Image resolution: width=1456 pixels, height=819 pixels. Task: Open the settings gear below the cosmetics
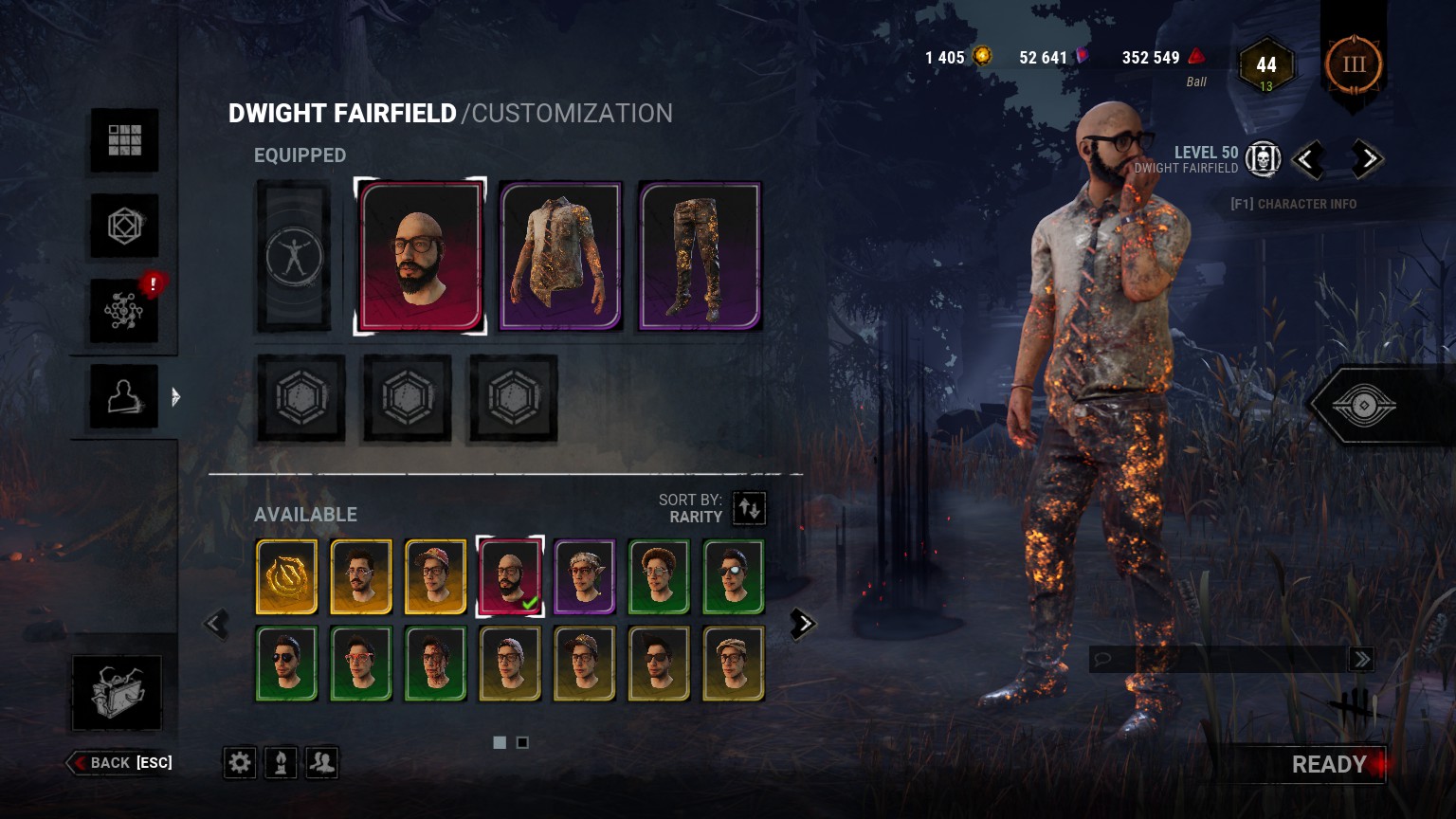pyautogui.click(x=239, y=762)
